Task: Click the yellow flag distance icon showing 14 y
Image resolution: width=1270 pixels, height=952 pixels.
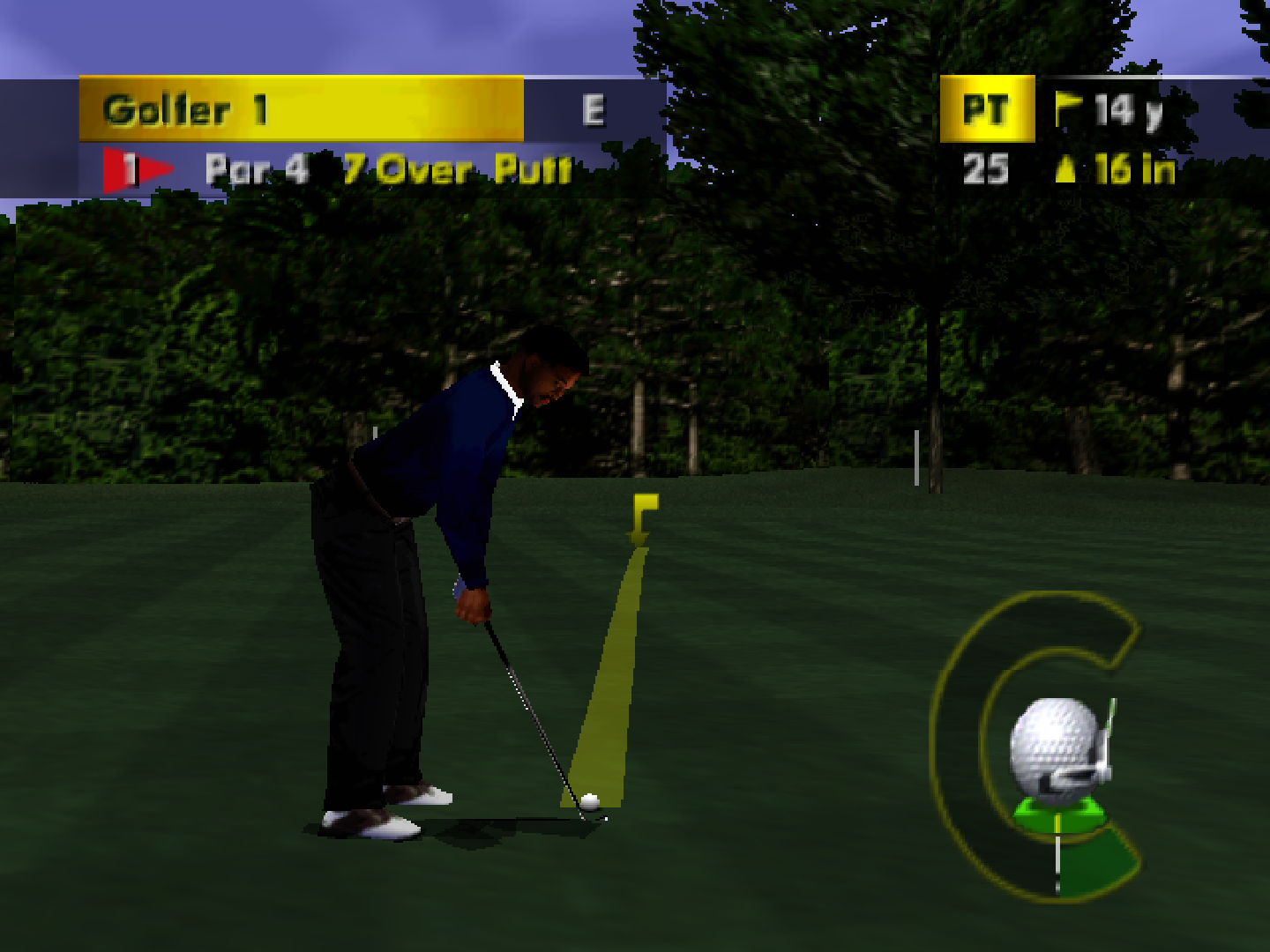Action: pyautogui.click(x=1070, y=106)
